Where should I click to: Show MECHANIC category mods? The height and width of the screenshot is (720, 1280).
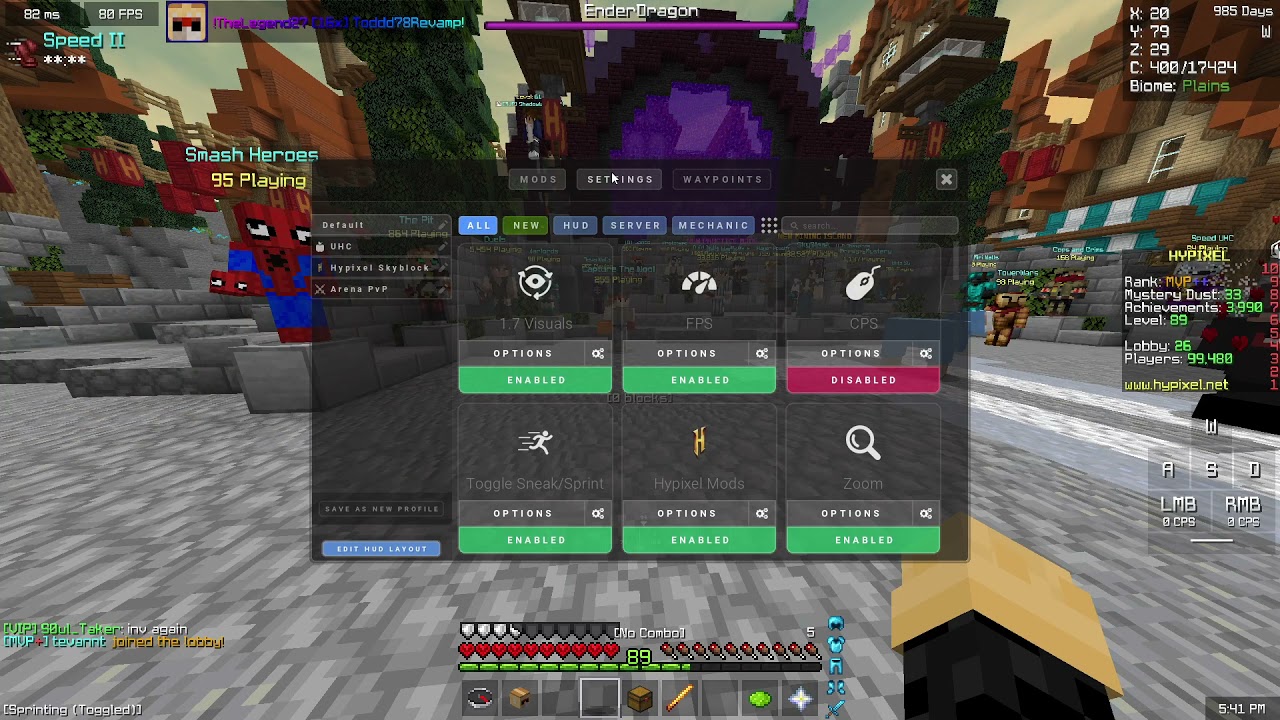click(713, 226)
